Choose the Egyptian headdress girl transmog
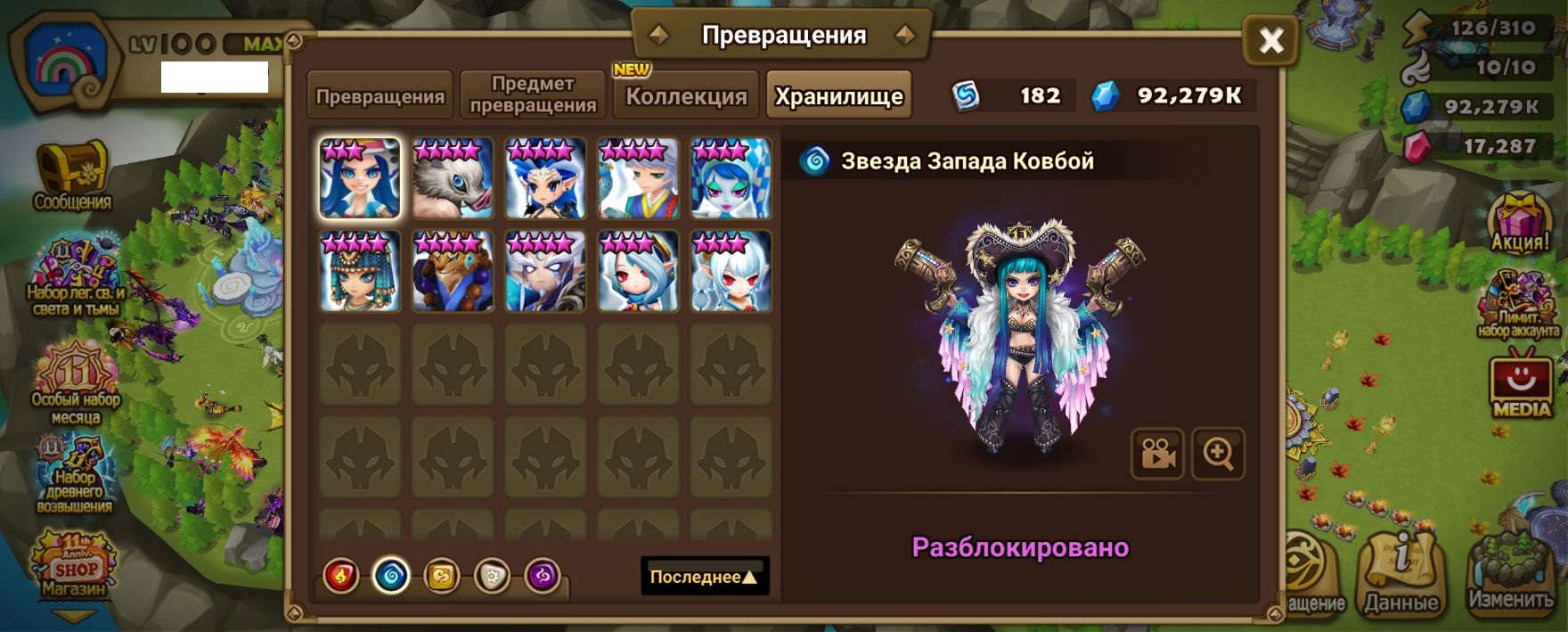Screen dimensions: 1568x632 tap(360, 271)
